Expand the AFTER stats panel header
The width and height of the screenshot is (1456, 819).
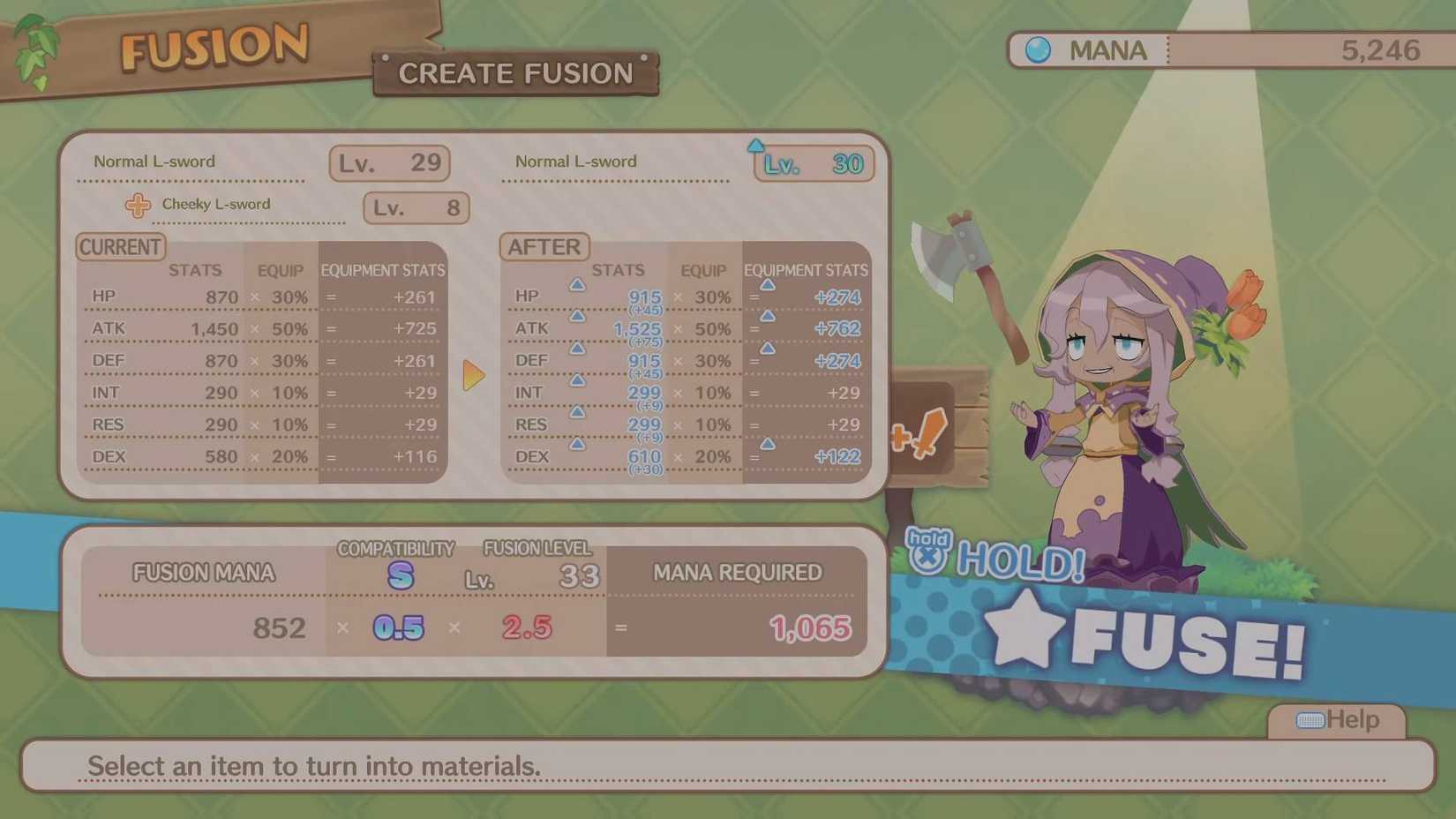[x=544, y=247]
